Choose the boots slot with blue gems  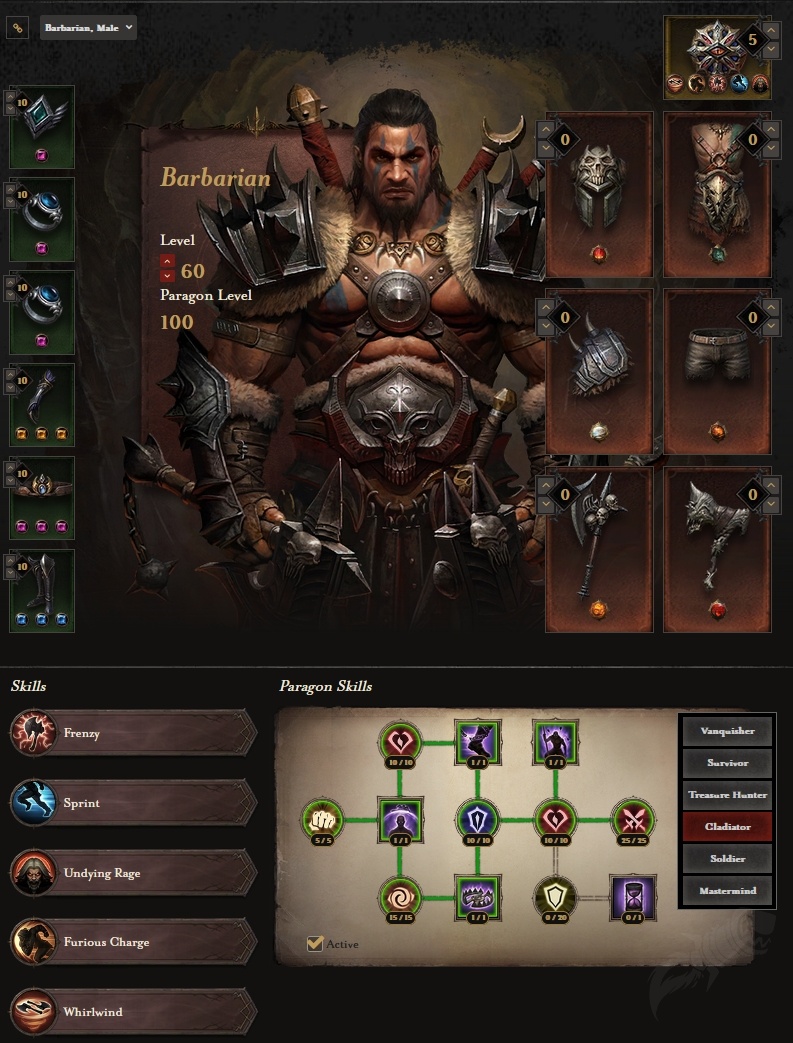click(42, 590)
